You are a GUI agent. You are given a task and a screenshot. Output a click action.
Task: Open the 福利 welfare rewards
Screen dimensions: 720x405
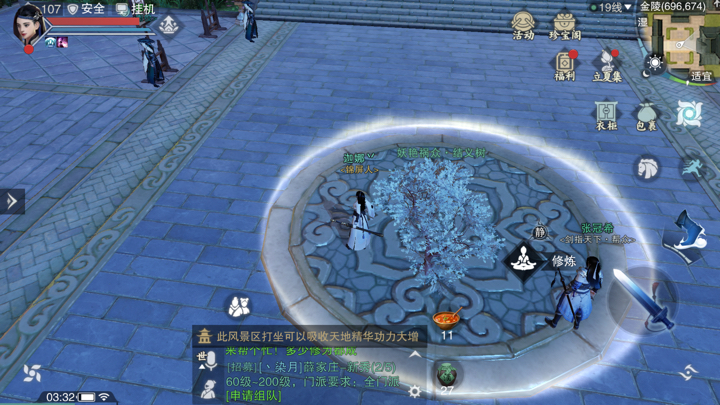pyautogui.click(x=565, y=66)
